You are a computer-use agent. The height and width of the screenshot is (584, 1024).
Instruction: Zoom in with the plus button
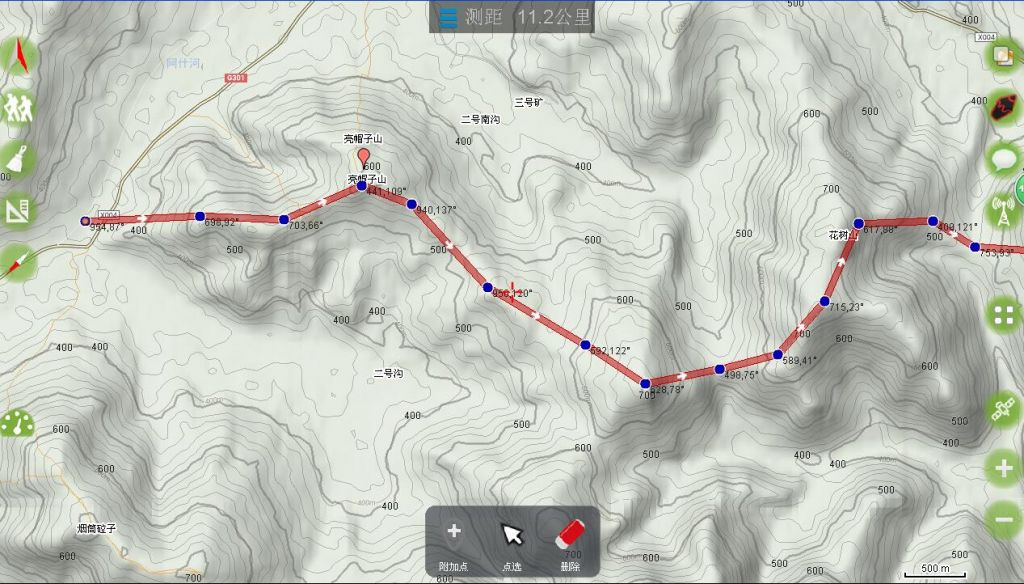1002,467
